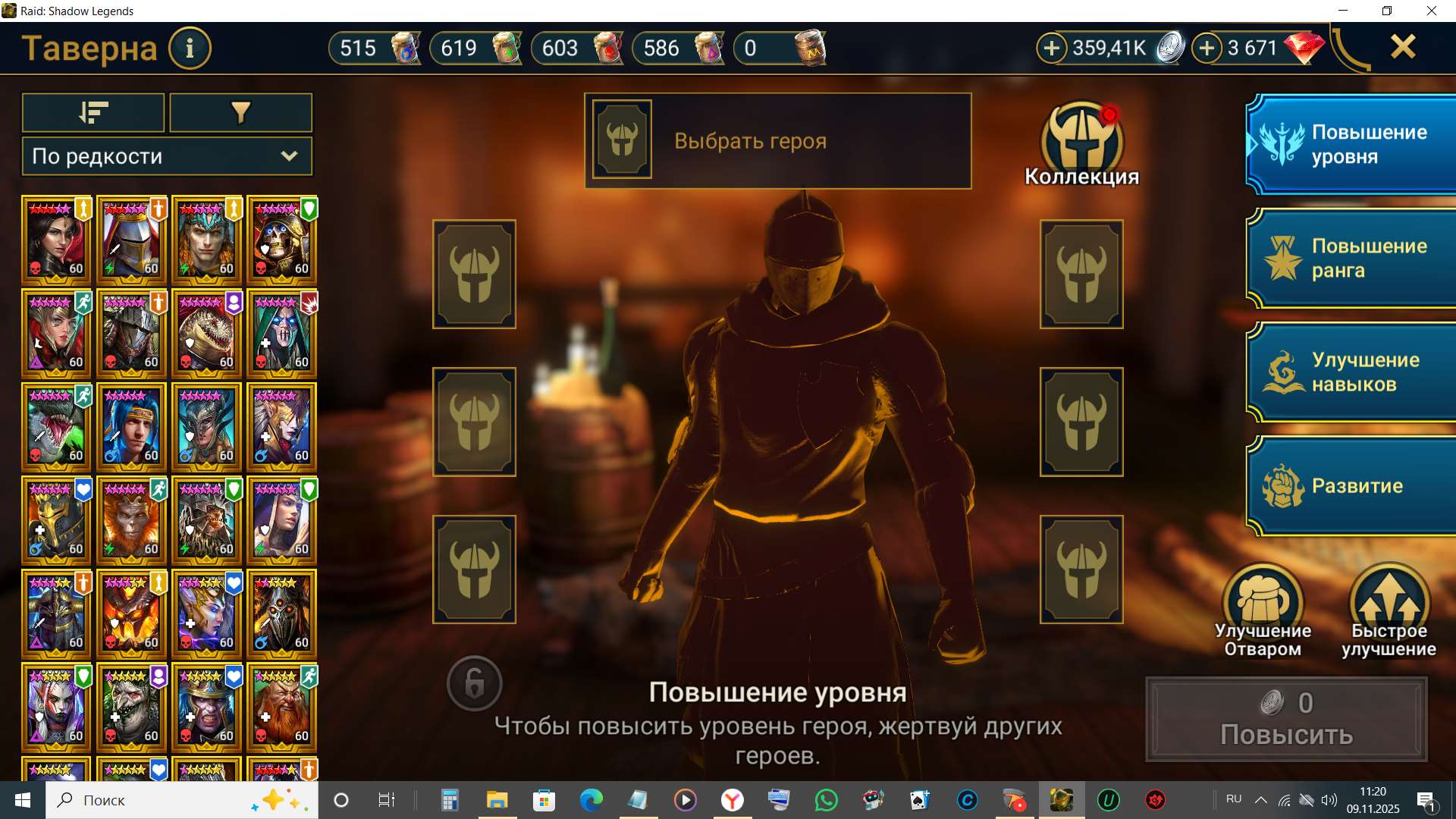Open the По редкости sorting dropdown
1456x819 pixels.
coord(165,156)
